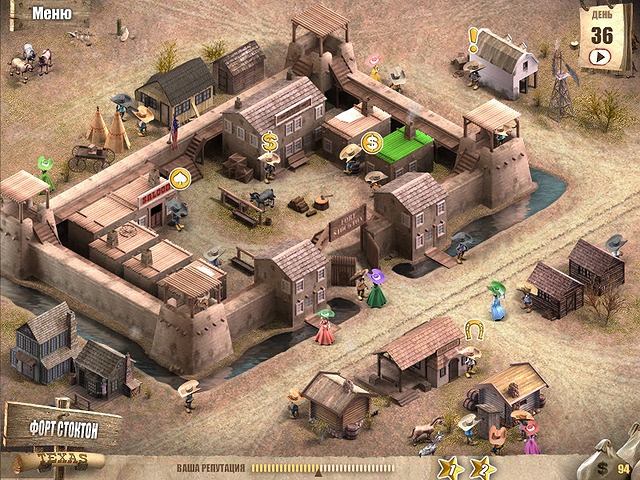The height and width of the screenshot is (480, 640).
Task: Click the spade card icon by the saloon
Action: 181,179
